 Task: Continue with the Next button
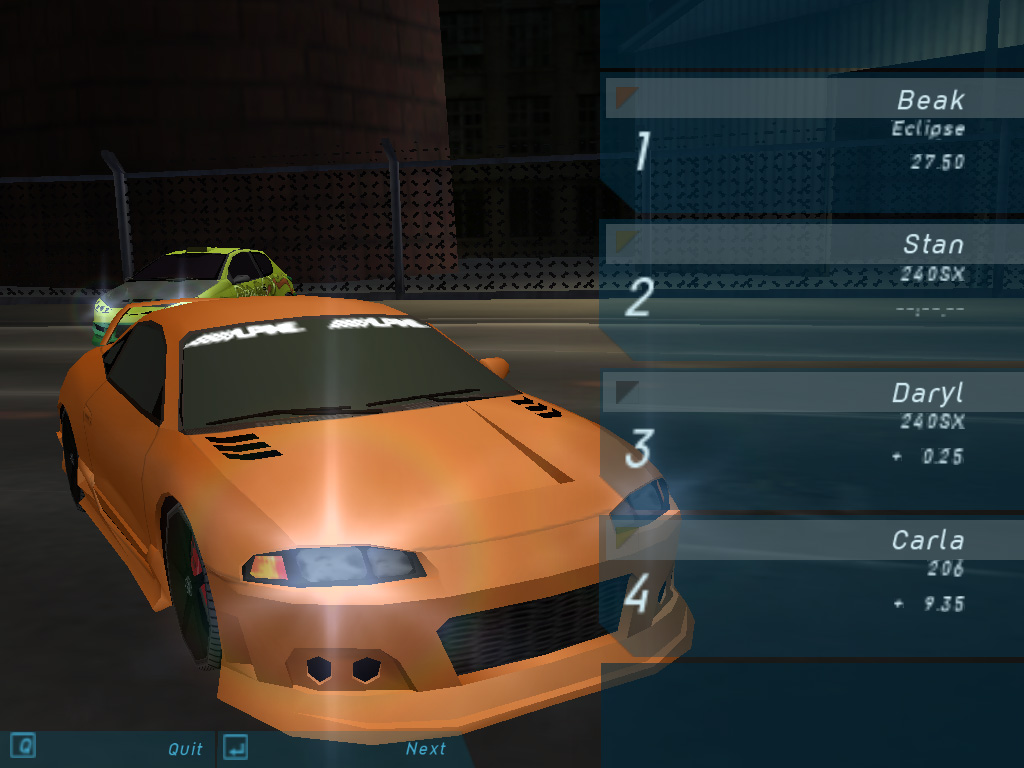coord(425,748)
